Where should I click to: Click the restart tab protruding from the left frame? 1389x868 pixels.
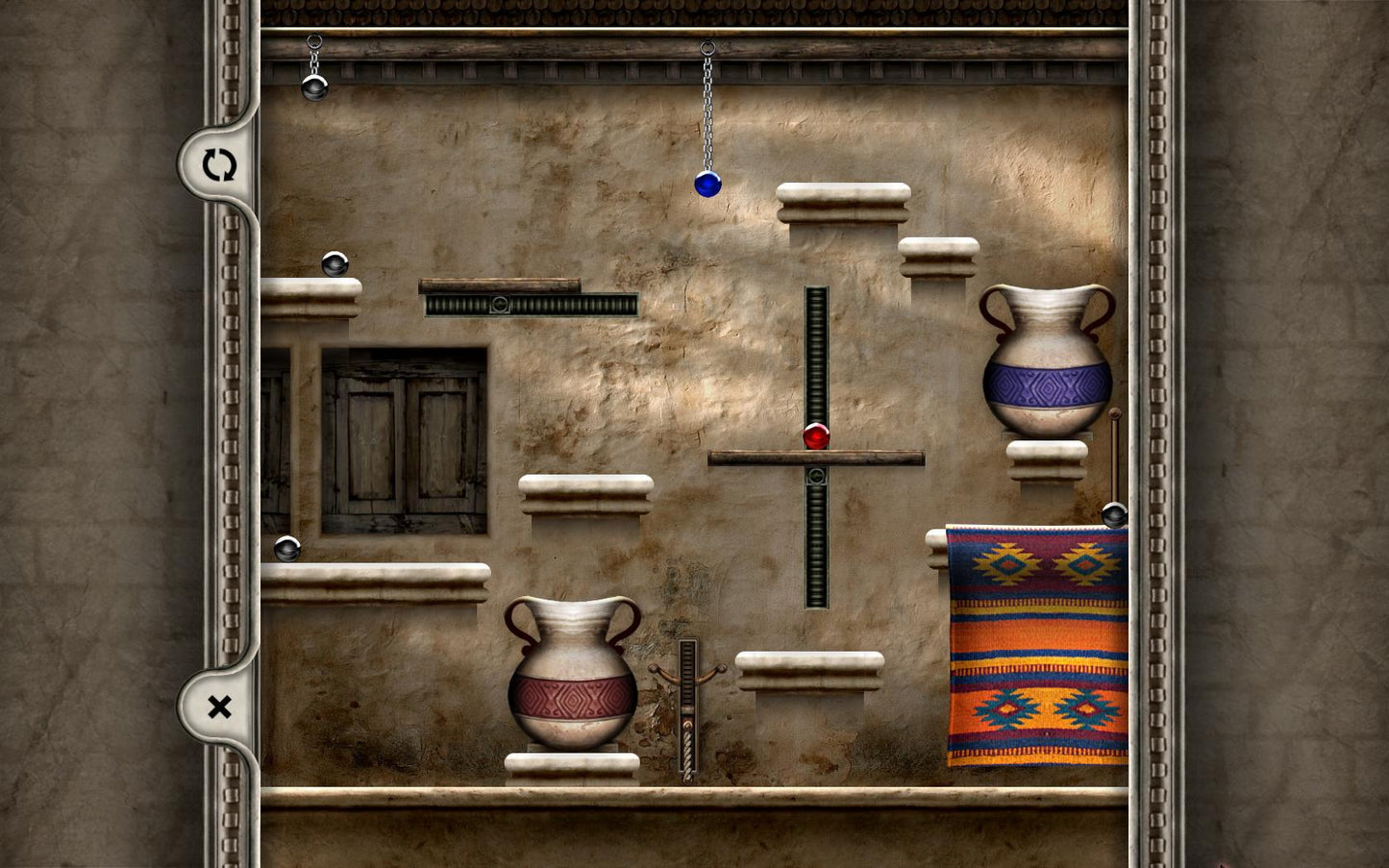point(219,165)
